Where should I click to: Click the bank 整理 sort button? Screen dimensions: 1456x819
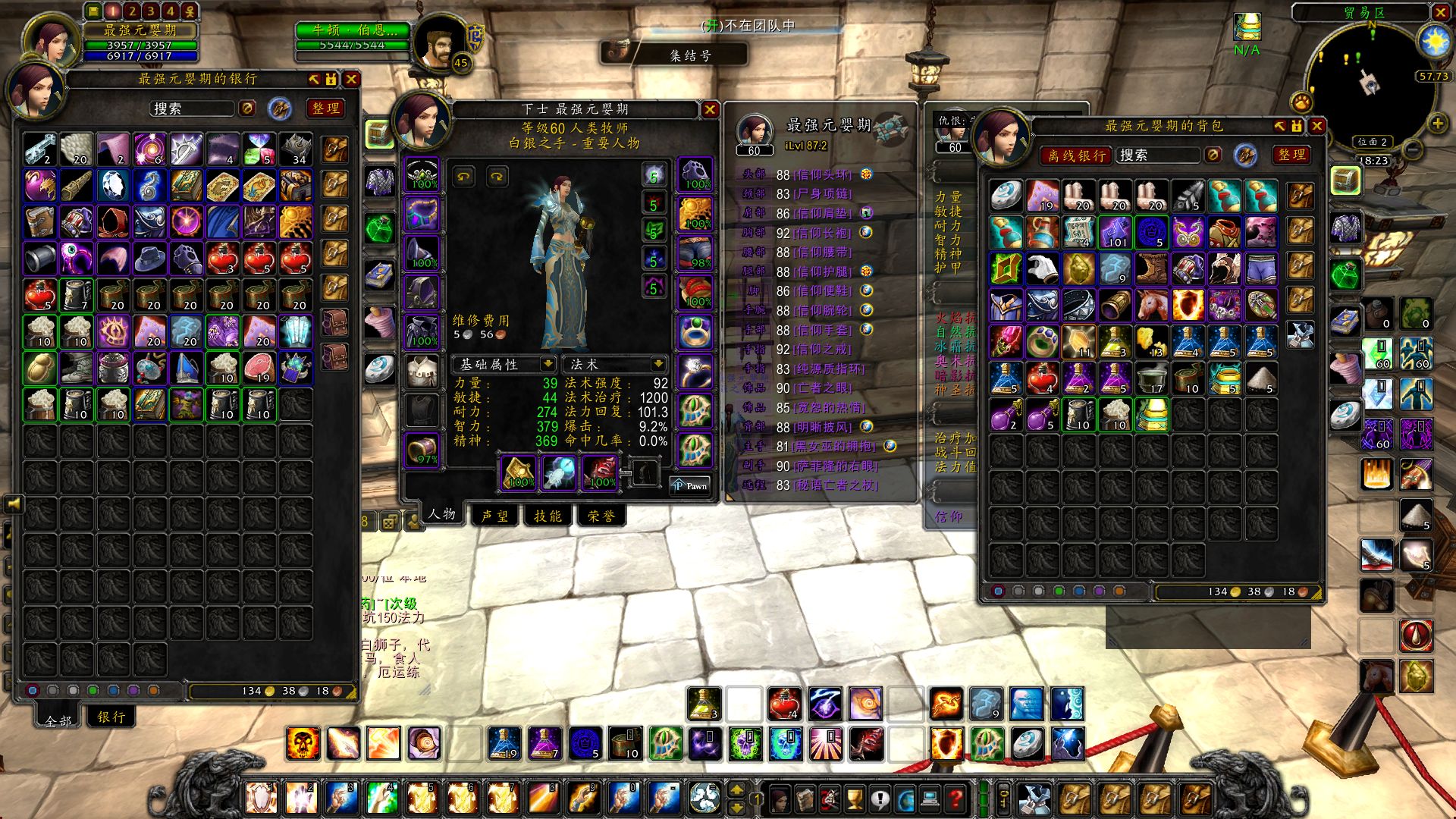326,108
